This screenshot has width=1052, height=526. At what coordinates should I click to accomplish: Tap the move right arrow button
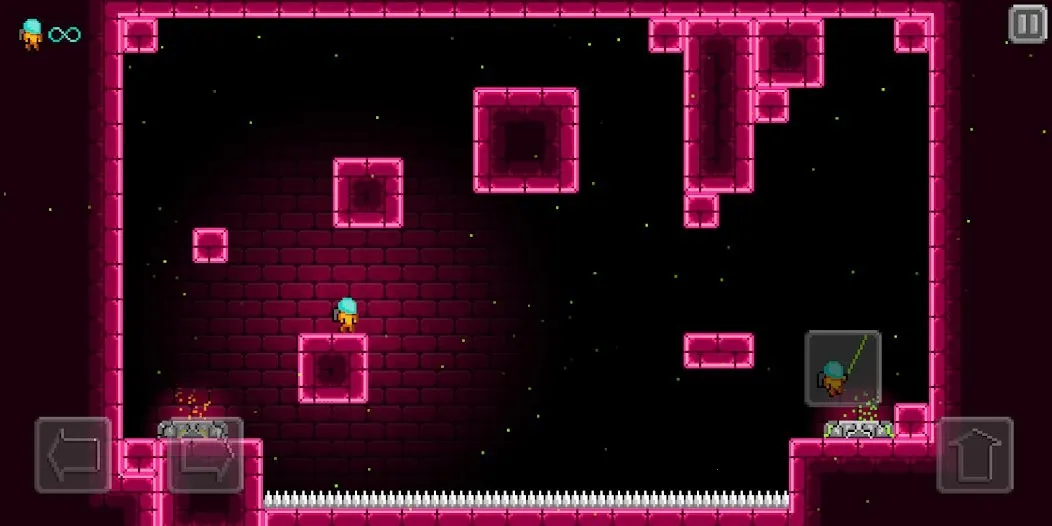pyautogui.click(x=205, y=455)
